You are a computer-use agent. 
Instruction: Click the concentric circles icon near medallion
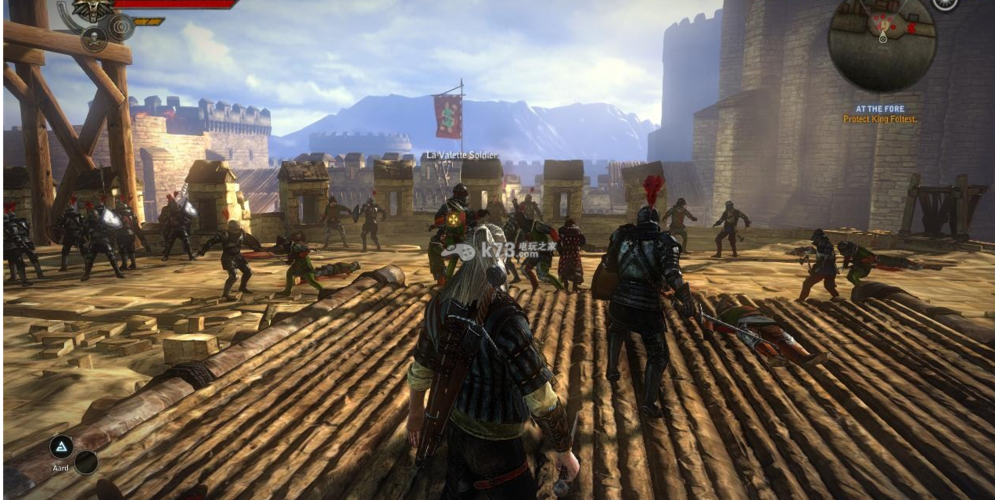(121, 27)
